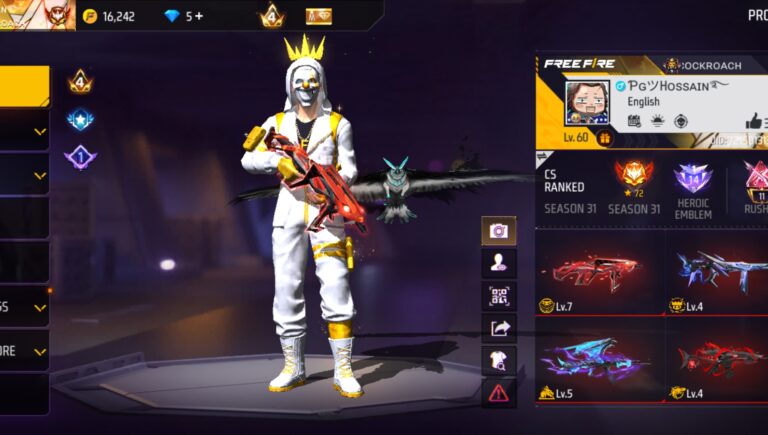Click PgHossain's profile avatar
The height and width of the screenshot is (435, 768).
pyautogui.click(x=586, y=102)
